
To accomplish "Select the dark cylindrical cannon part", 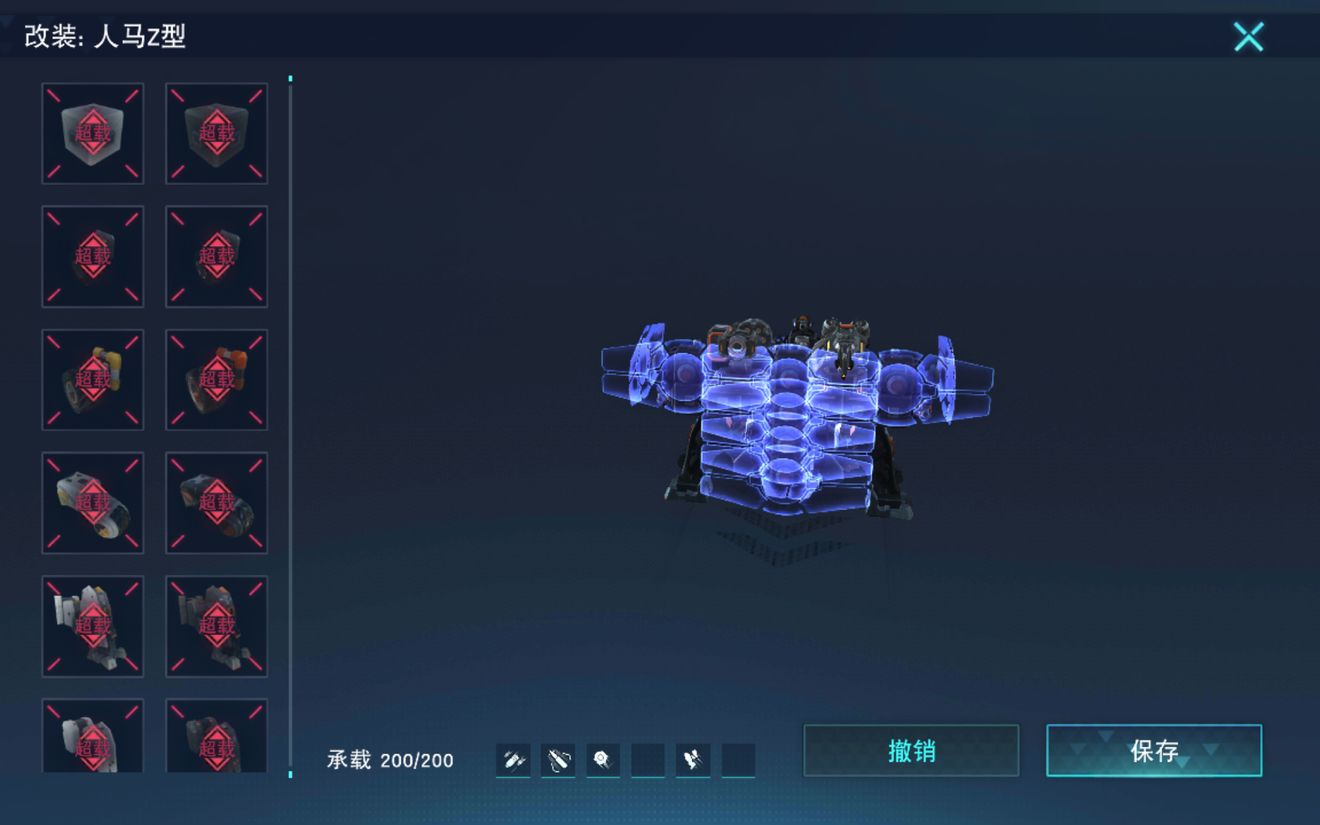I will point(216,503).
